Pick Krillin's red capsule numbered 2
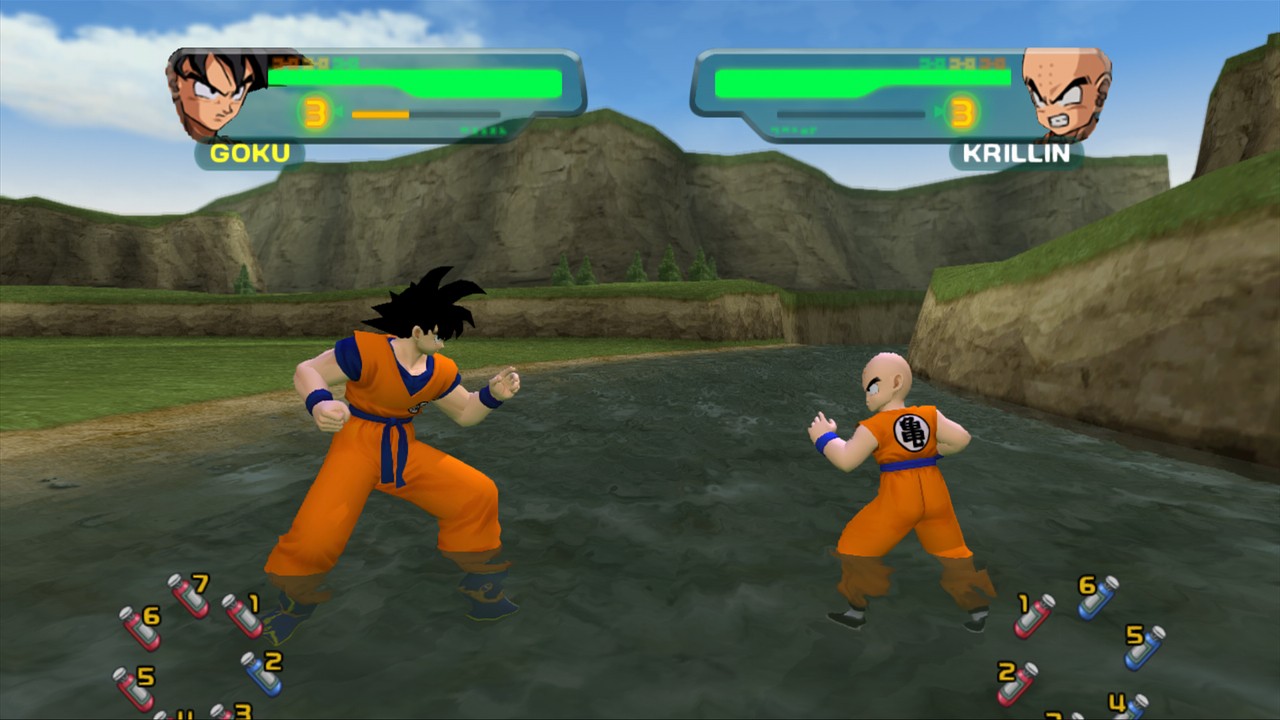Screen dimensions: 1280x720 (x=1016, y=683)
